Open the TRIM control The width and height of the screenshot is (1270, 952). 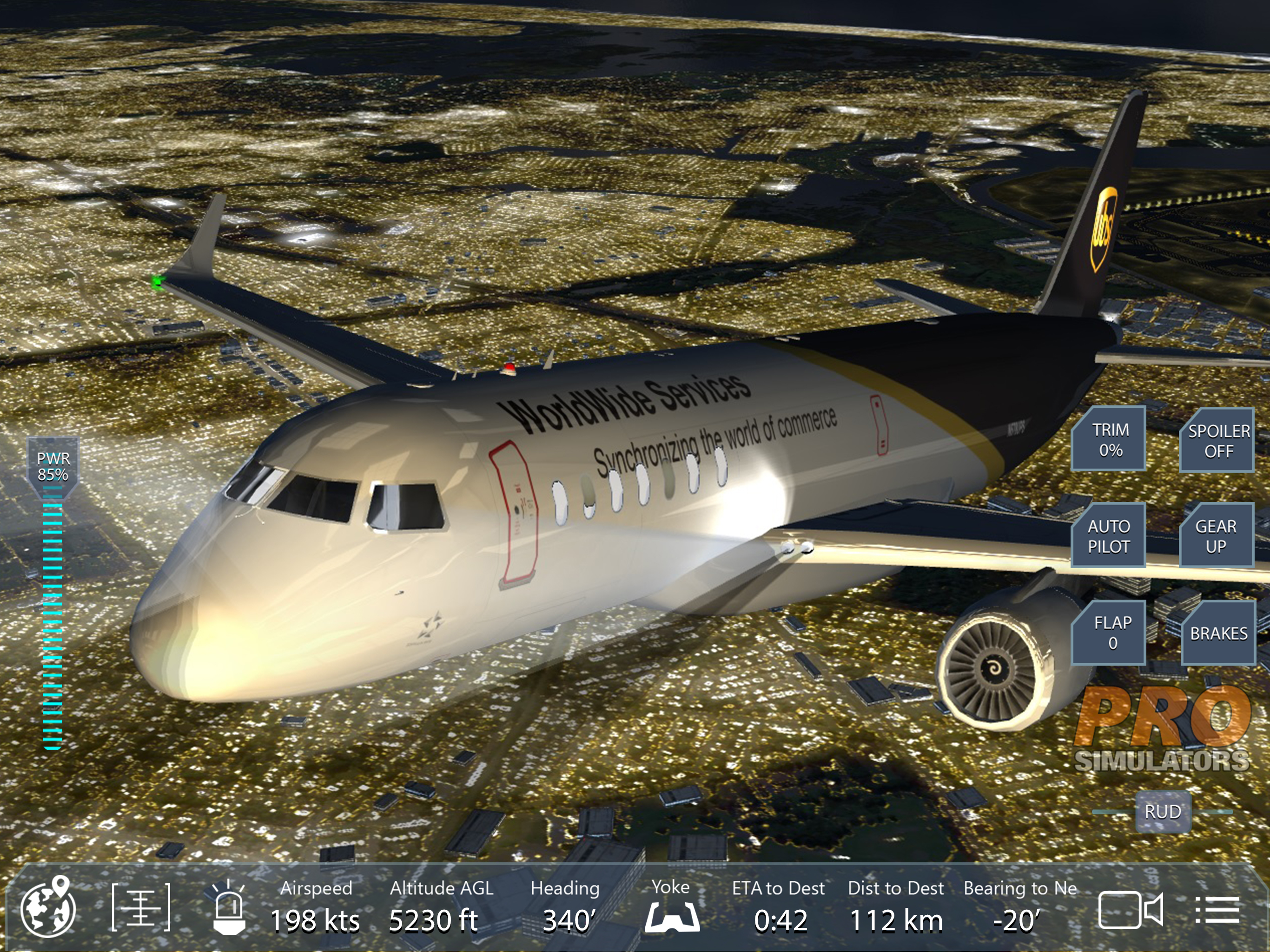[x=1109, y=439]
